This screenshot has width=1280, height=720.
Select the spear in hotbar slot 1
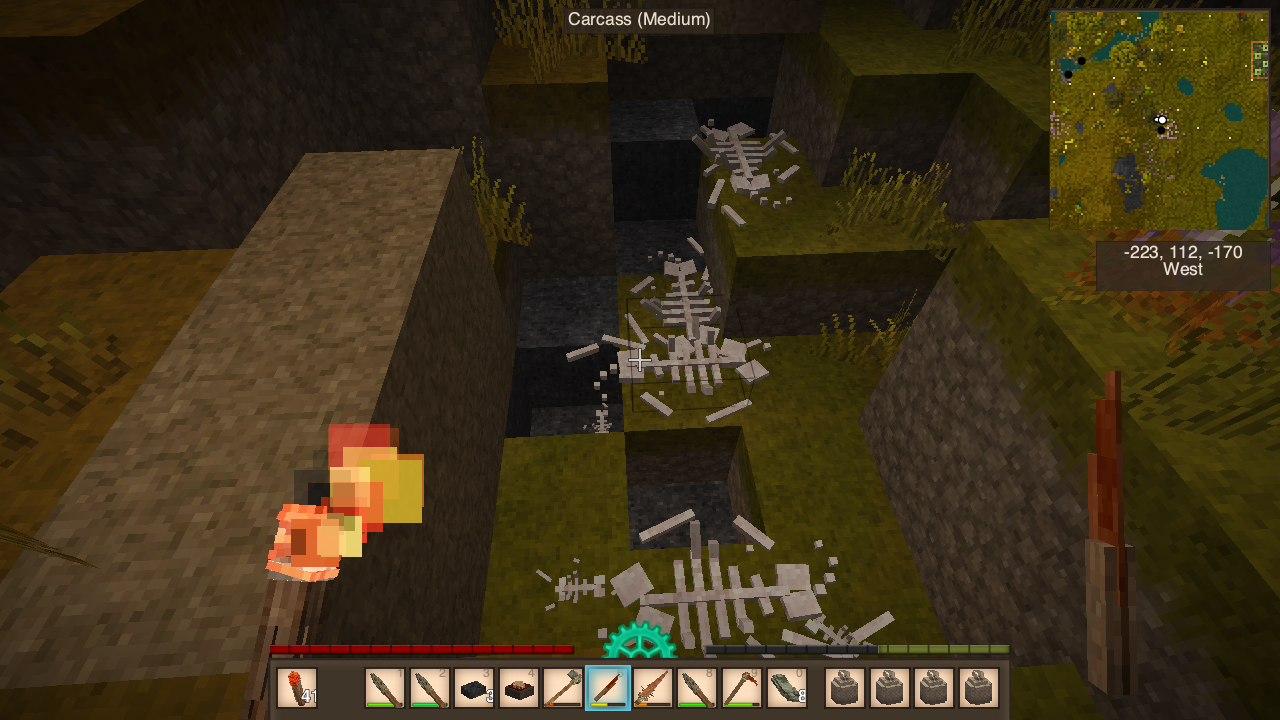click(385, 688)
